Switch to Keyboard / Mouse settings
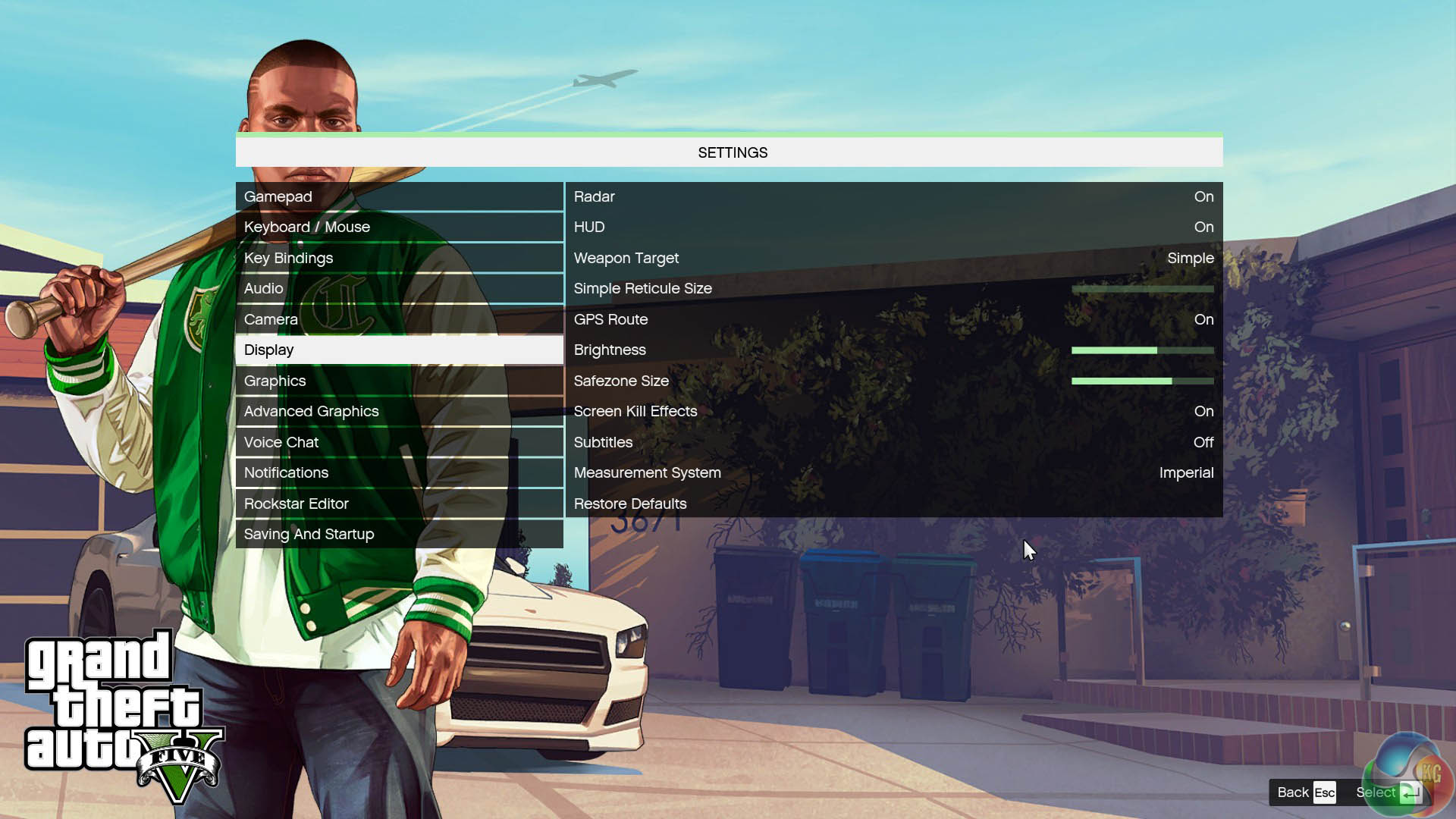The width and height of the screenshot is (1456, 819). point(399,227)
